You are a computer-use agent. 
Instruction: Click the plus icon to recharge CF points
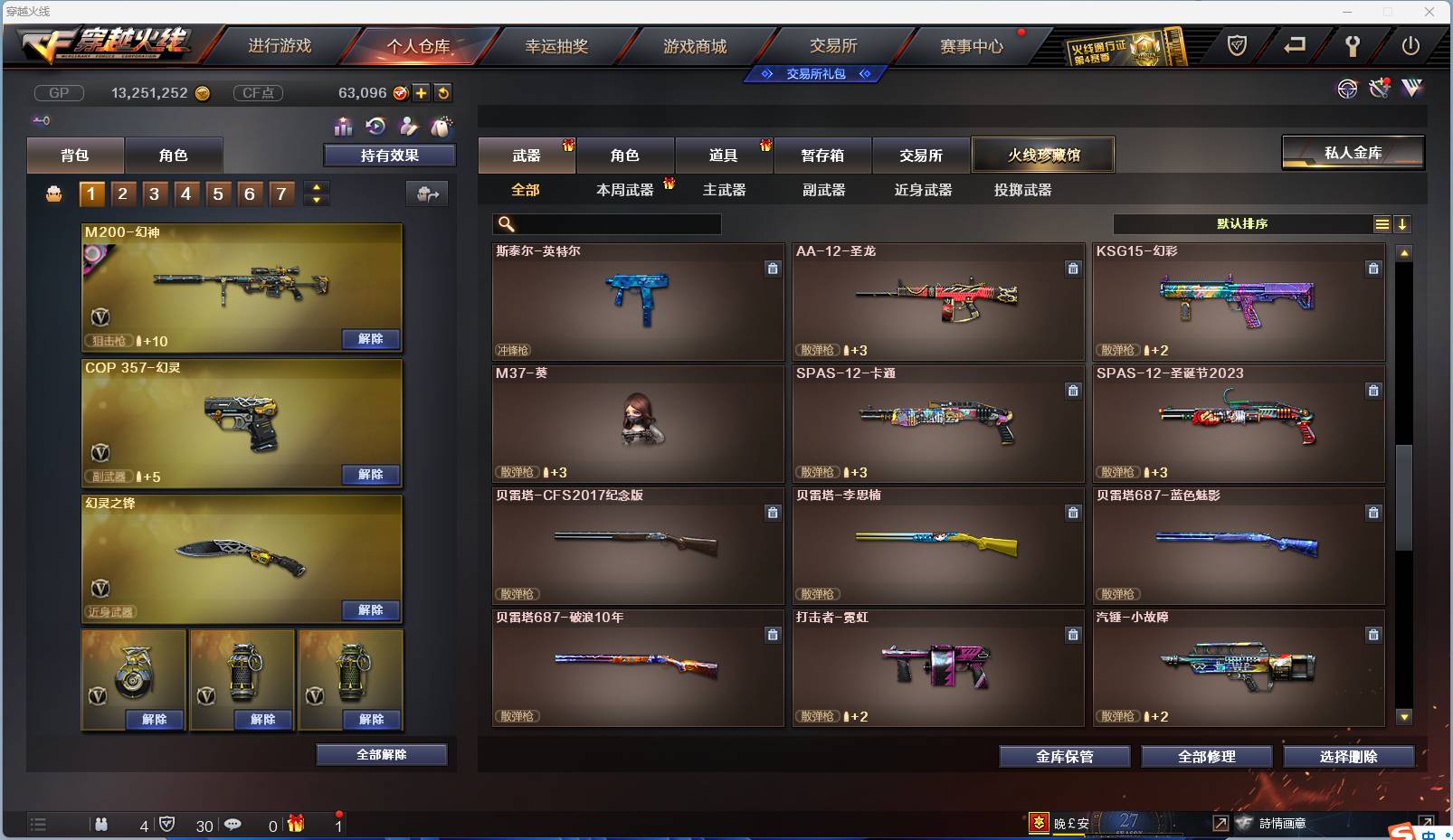pos(422,92)
